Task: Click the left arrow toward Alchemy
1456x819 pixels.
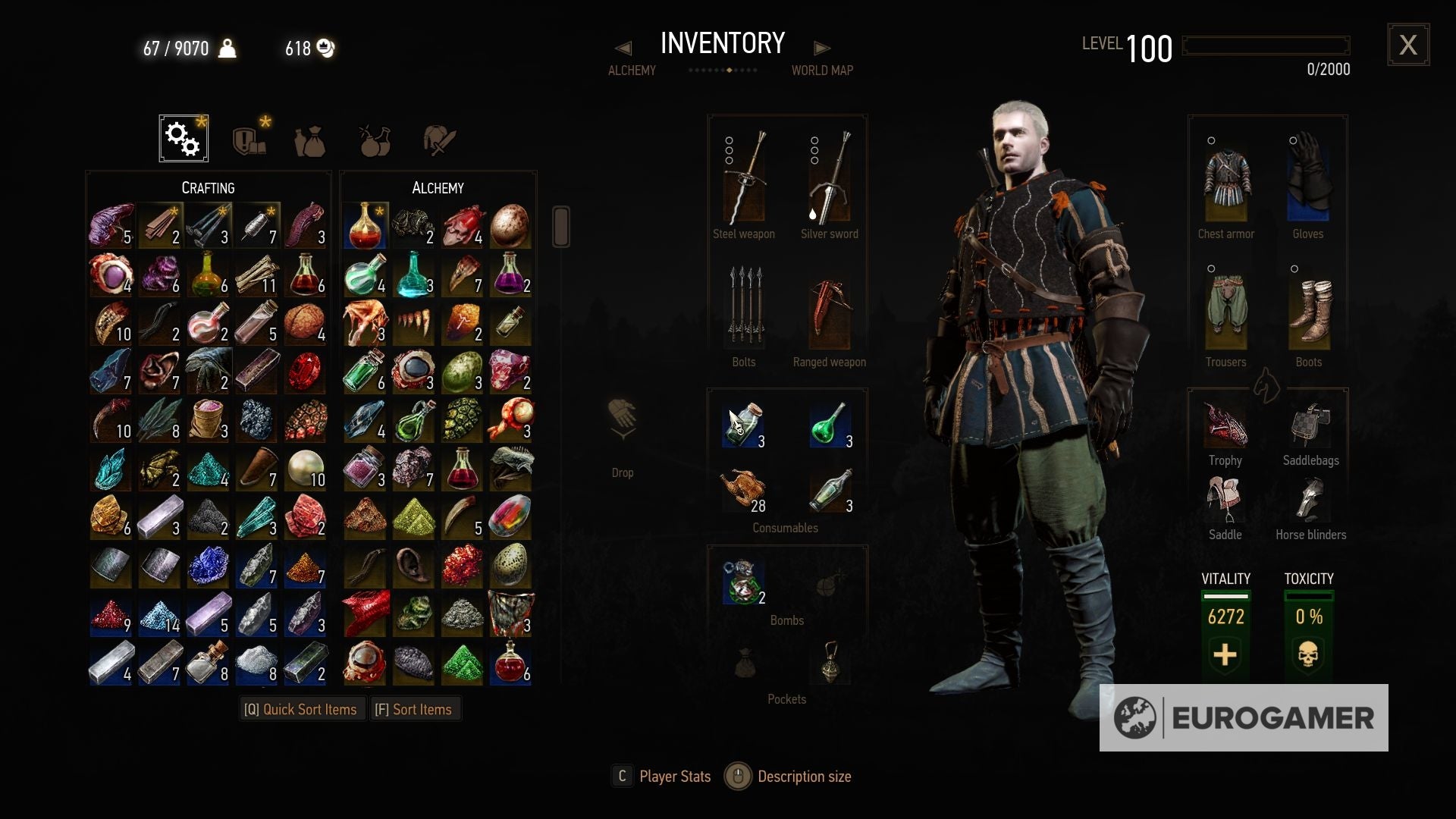Action: (x=623, y=47)
